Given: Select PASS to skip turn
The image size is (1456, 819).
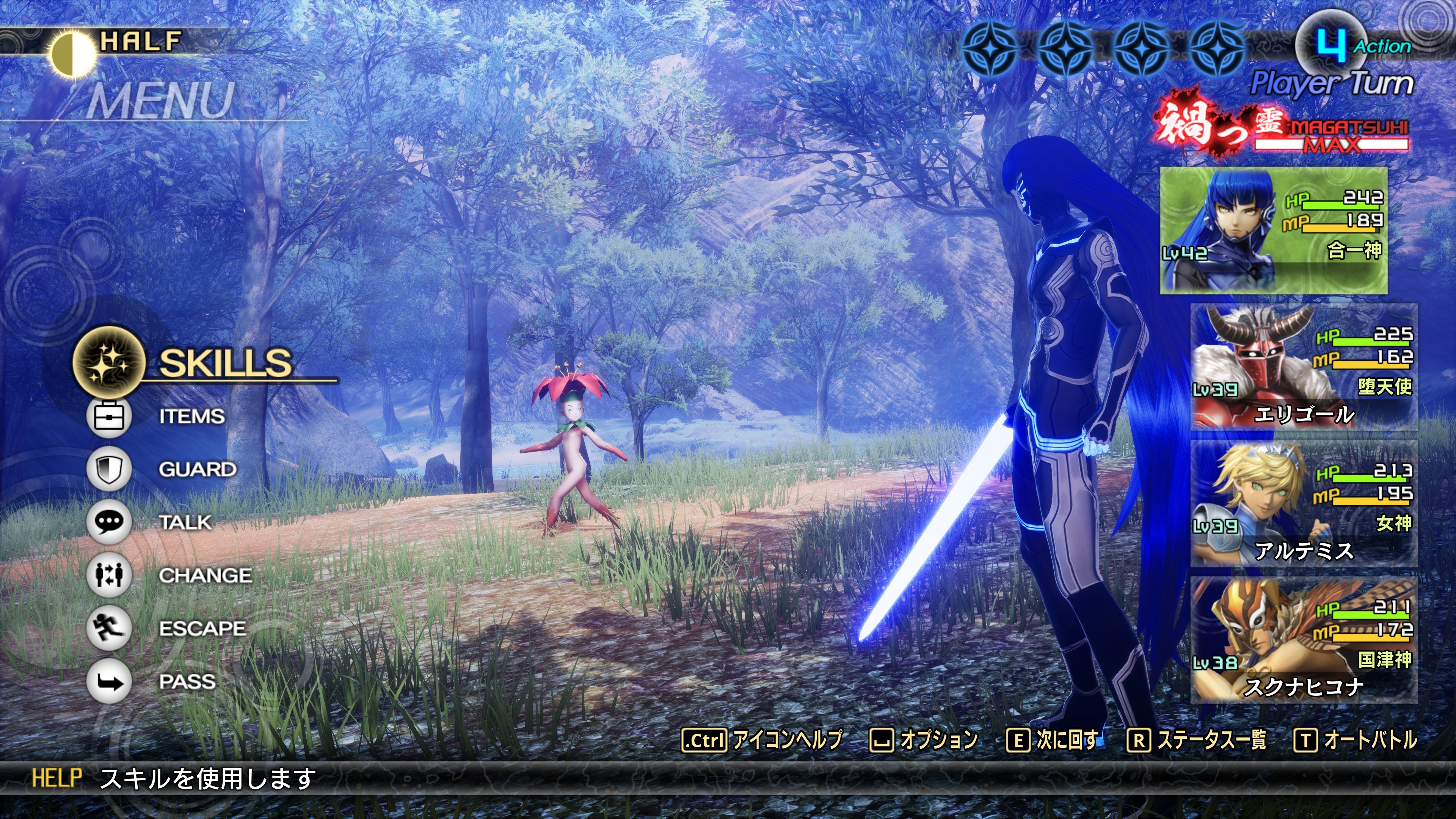Looking at the screenshot, I should pyautogui.click(x=187, y=682).
